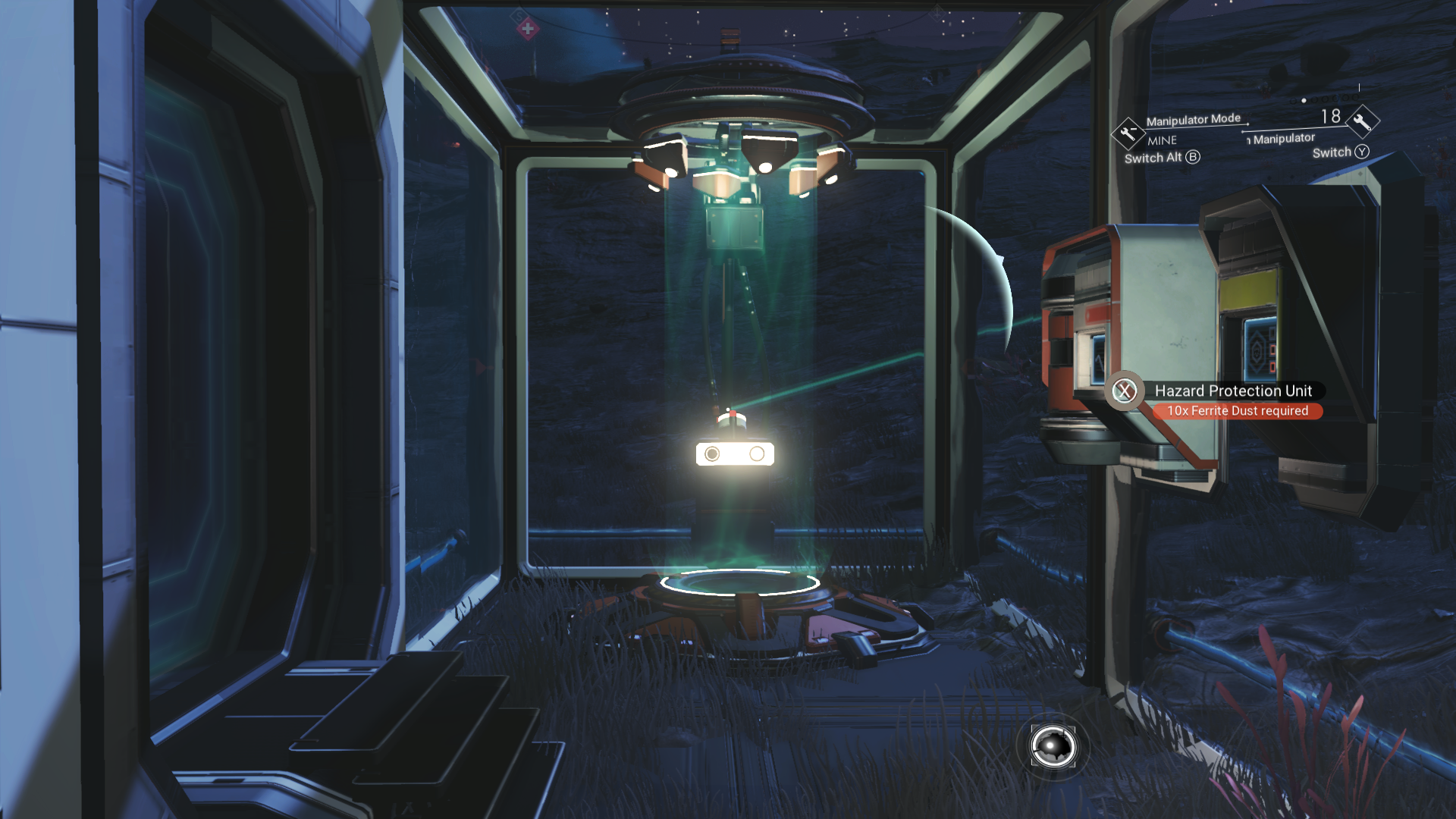
Task: Click the Terrain Manipulator wrench icon
Action: point(1364,121)
